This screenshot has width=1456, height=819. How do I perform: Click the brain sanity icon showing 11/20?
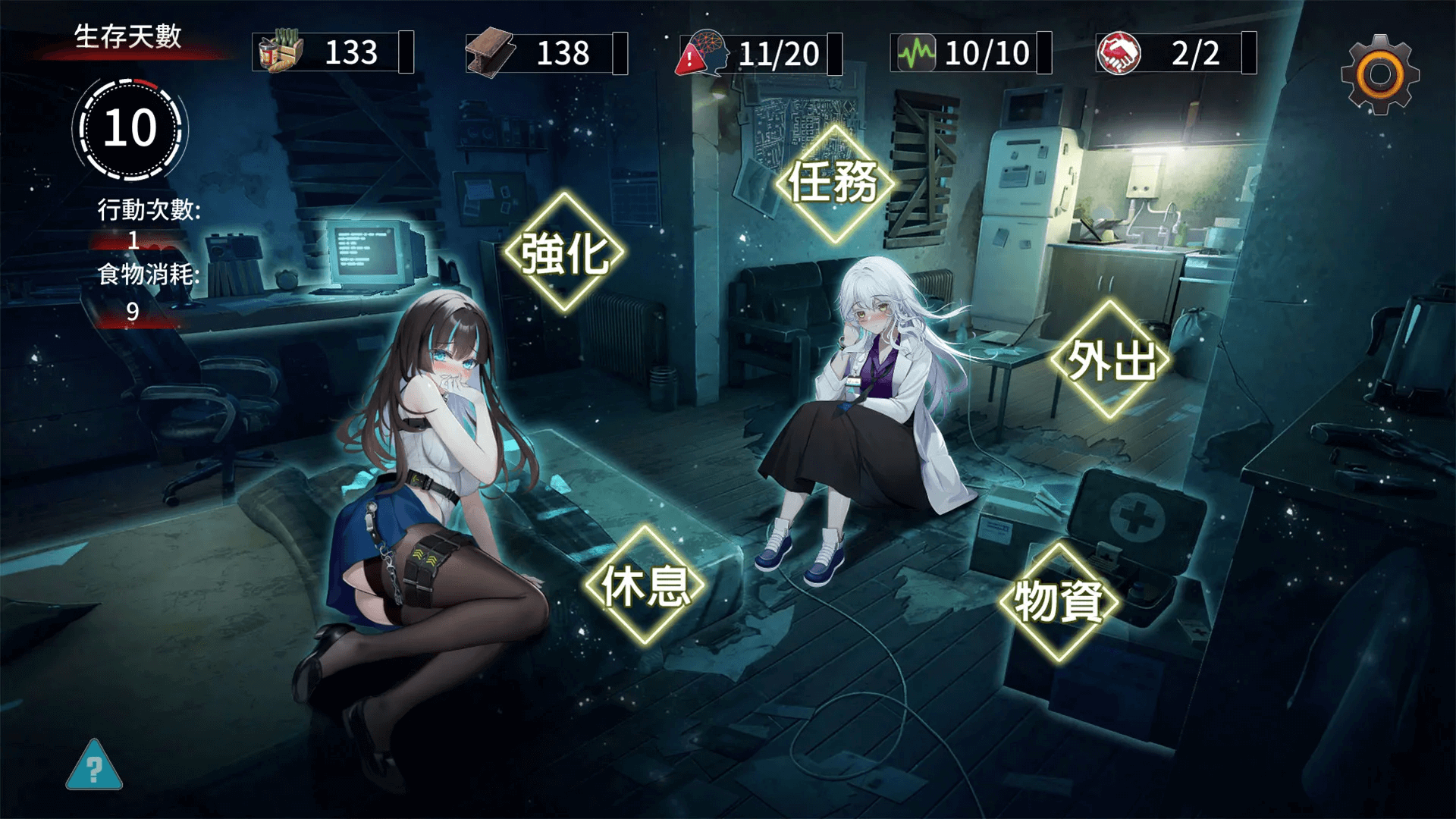705,51
